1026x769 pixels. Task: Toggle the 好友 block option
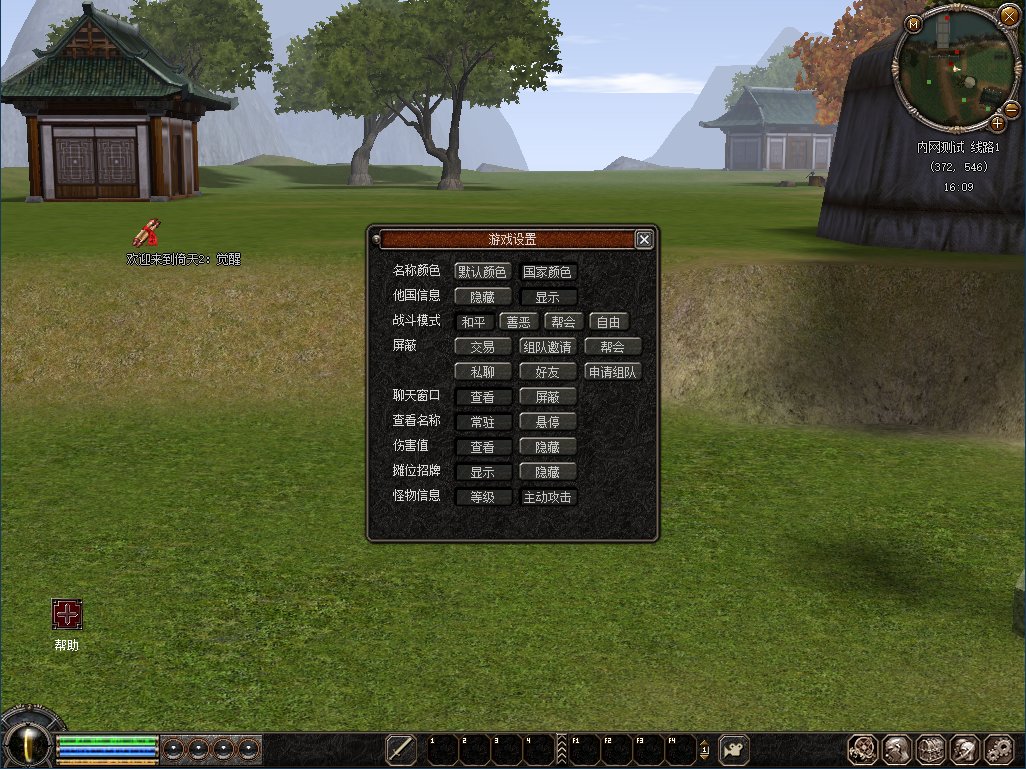548,372
